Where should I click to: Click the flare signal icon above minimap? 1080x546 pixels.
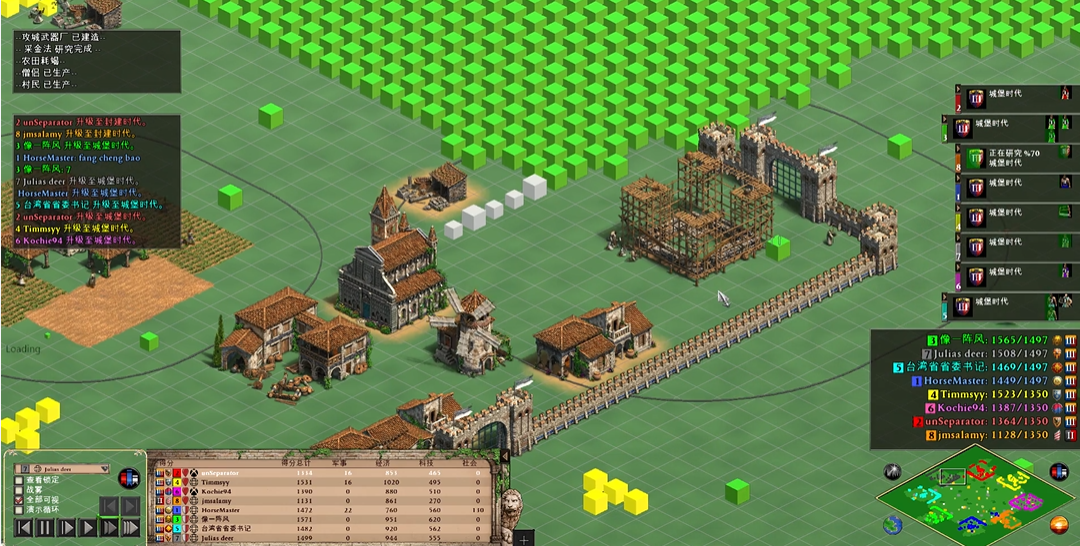(891, 471)
